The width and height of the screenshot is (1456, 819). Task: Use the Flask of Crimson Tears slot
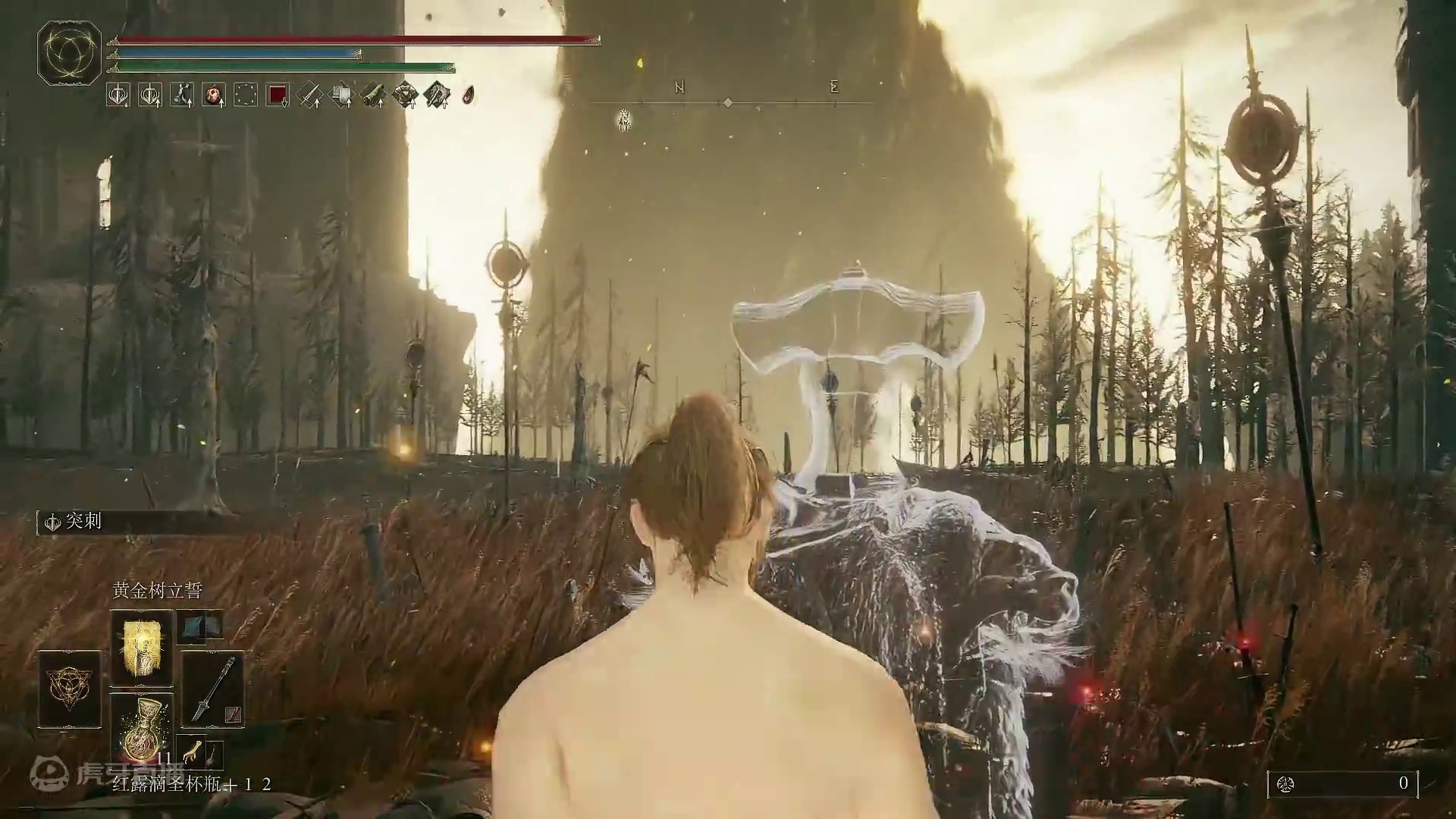pyautogui.click(x=142, y=728)
